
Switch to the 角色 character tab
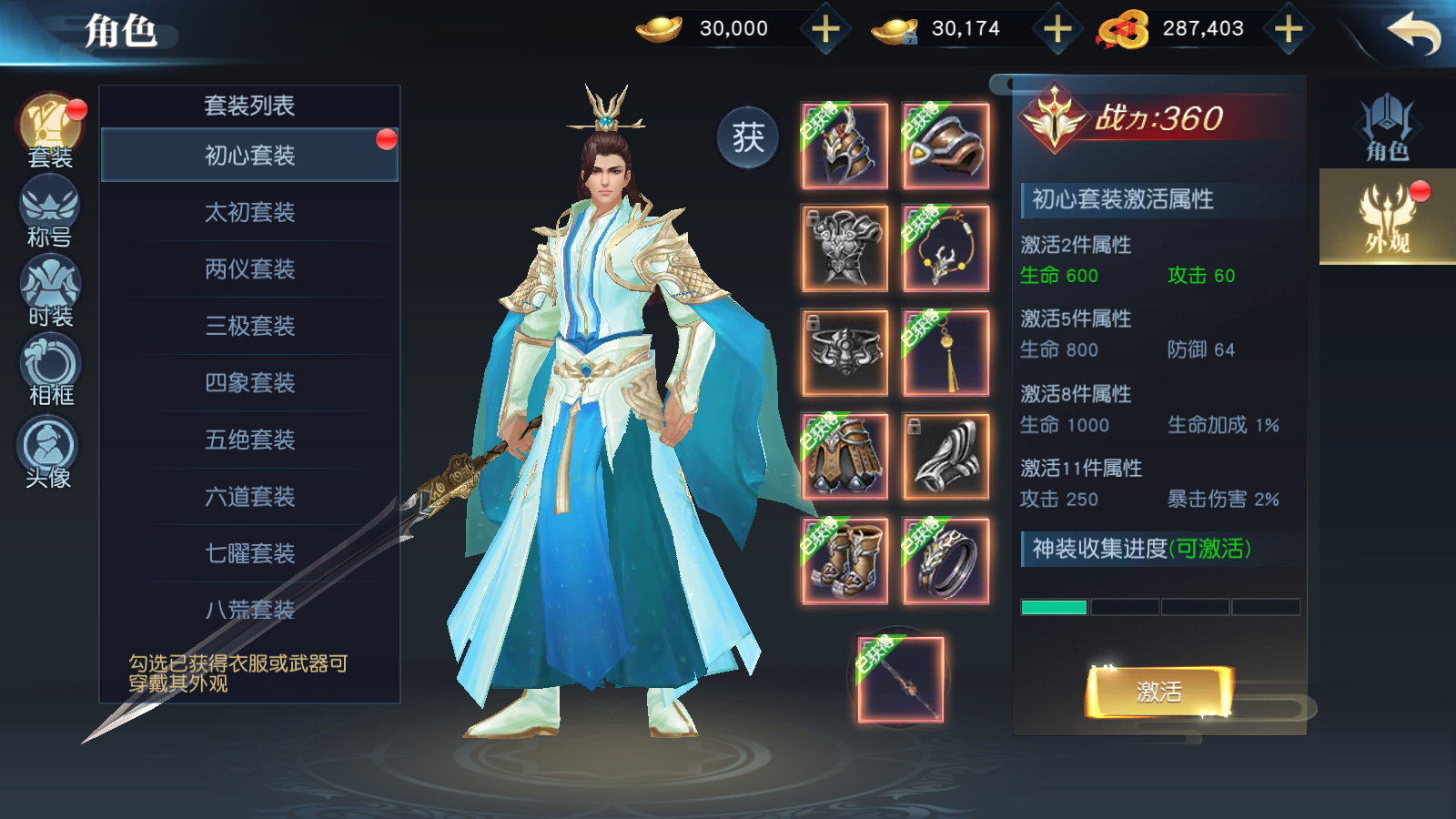(x=1387, y=127)
